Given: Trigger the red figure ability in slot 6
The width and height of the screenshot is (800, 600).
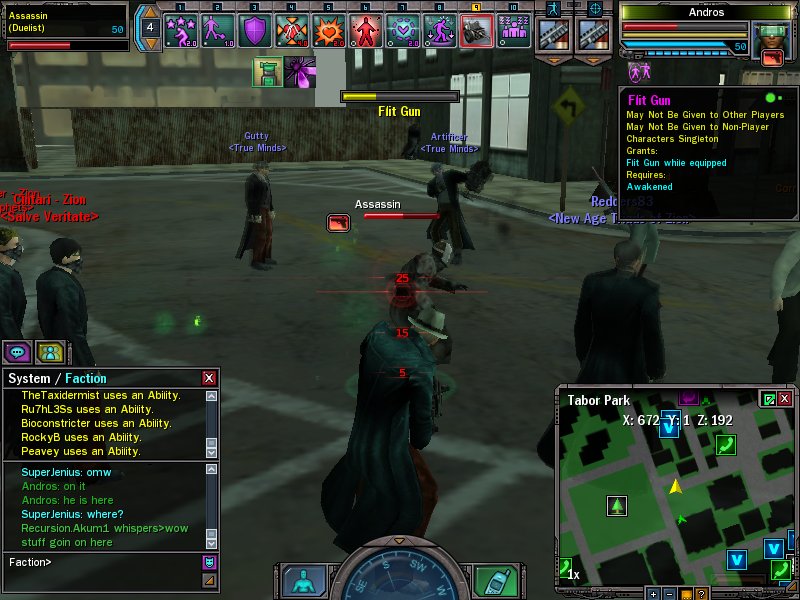Looking at the screenshot, I should pyautogui.click(x=365, y=30).
